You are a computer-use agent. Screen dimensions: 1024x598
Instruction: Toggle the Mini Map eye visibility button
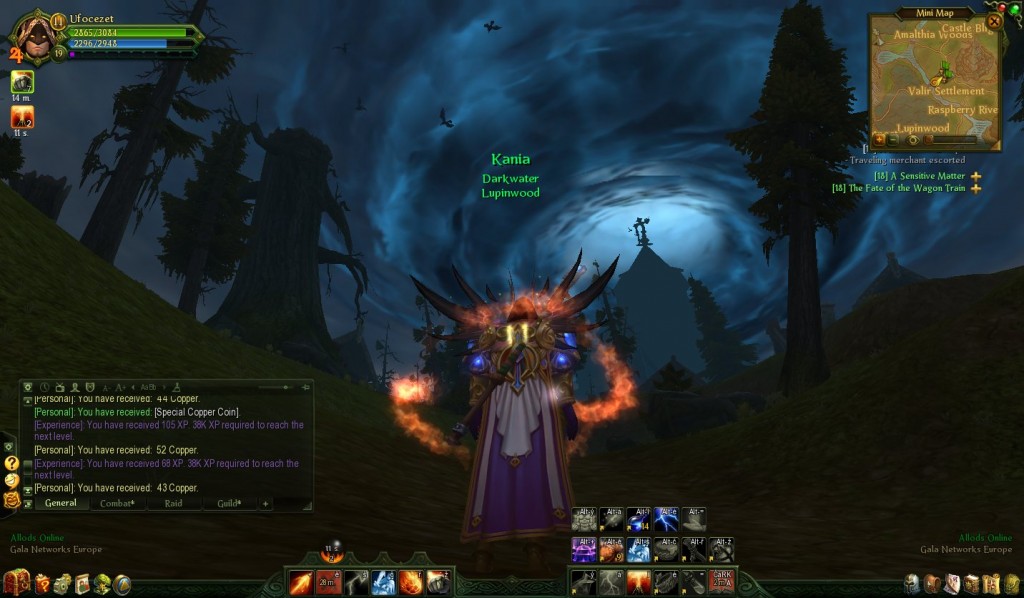point(912,139)
